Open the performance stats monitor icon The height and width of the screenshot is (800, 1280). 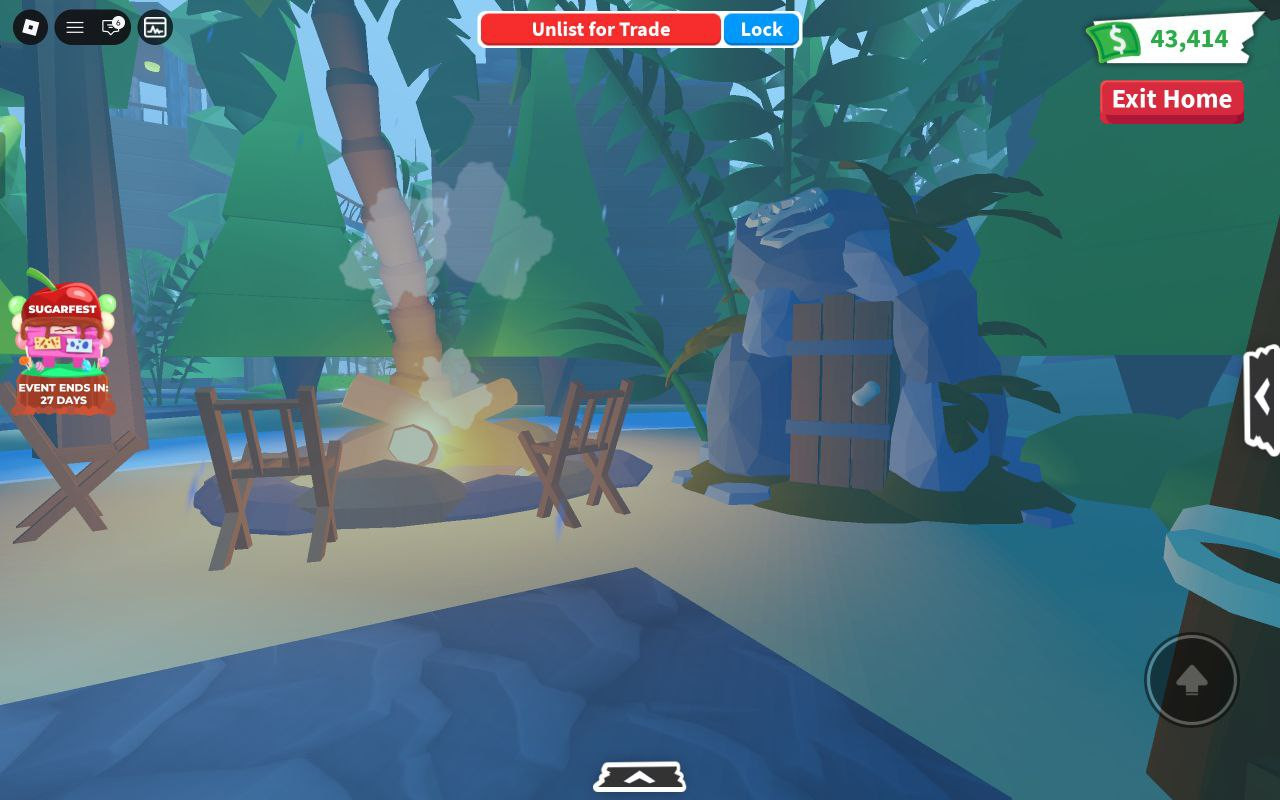155,28
